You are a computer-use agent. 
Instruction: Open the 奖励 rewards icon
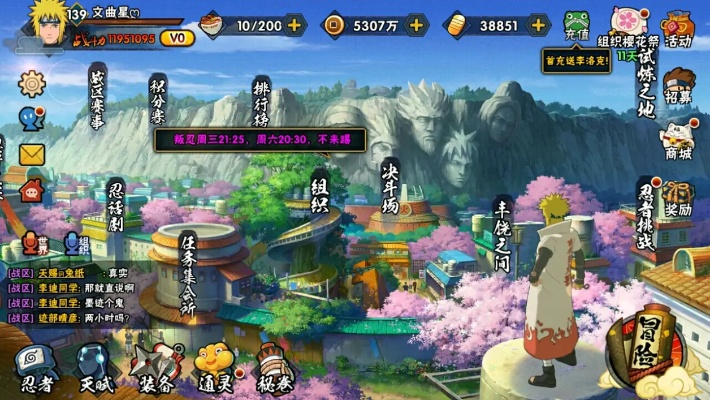point(678,198)
